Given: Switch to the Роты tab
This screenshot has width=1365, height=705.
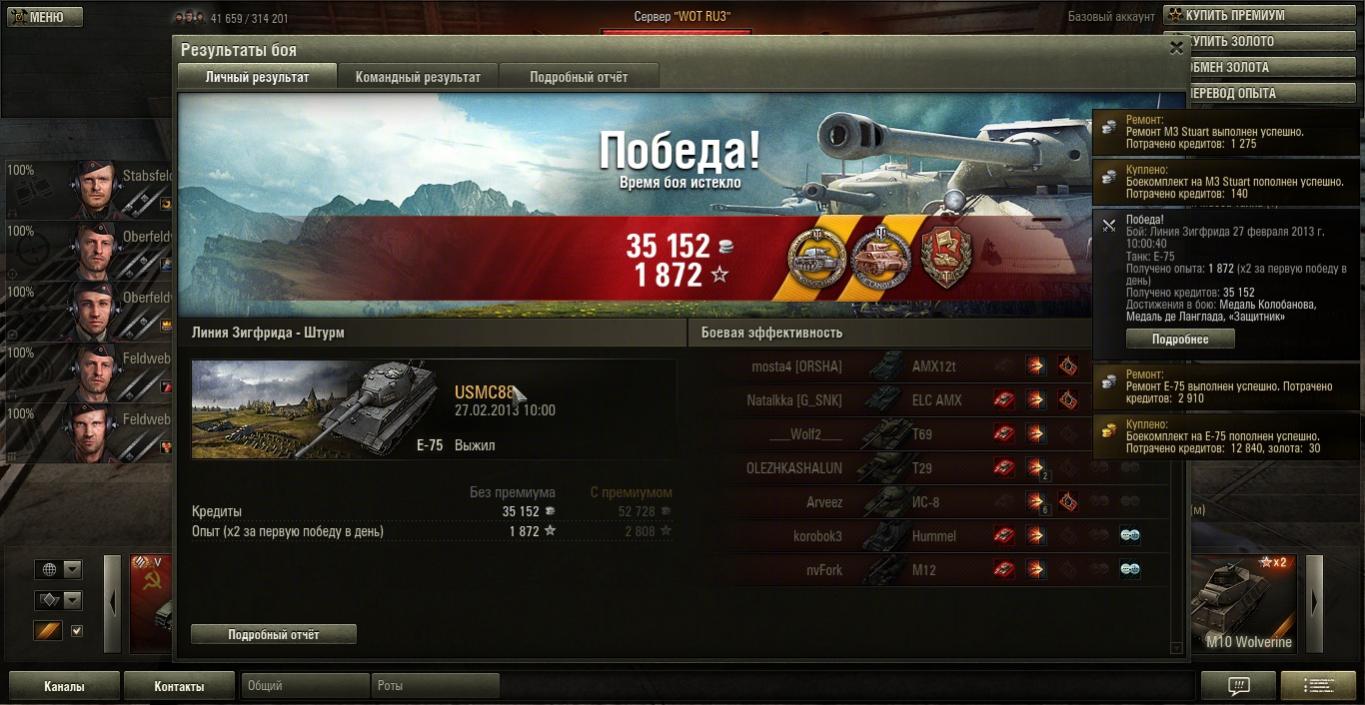Looking at the screenshot, I should pyautogui.click(x=435, y=686).
